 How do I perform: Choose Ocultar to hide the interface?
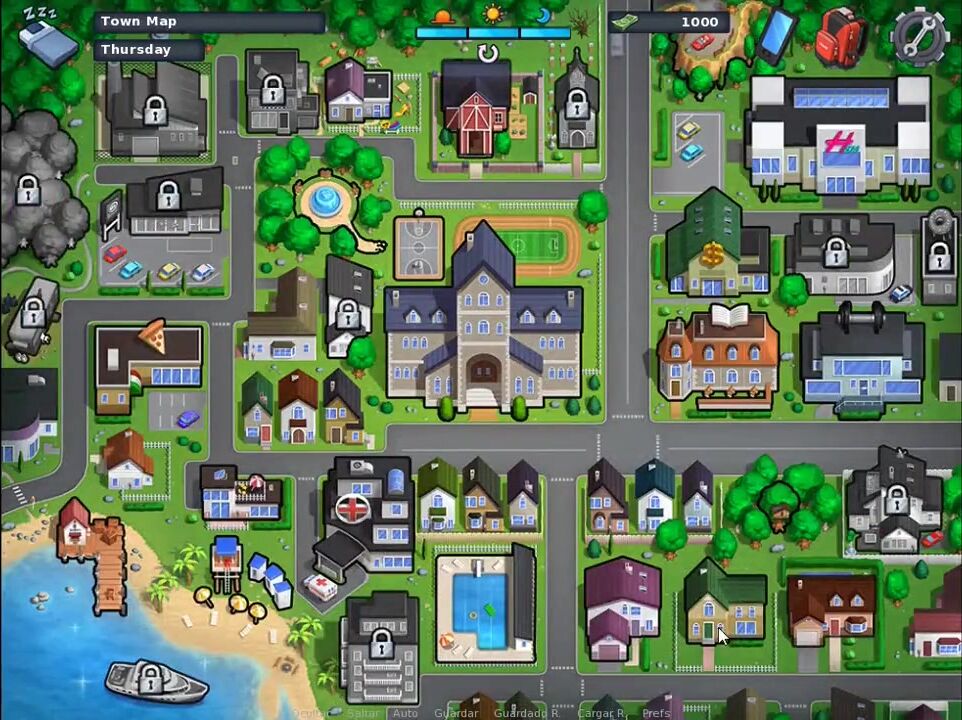coord(312,713)
